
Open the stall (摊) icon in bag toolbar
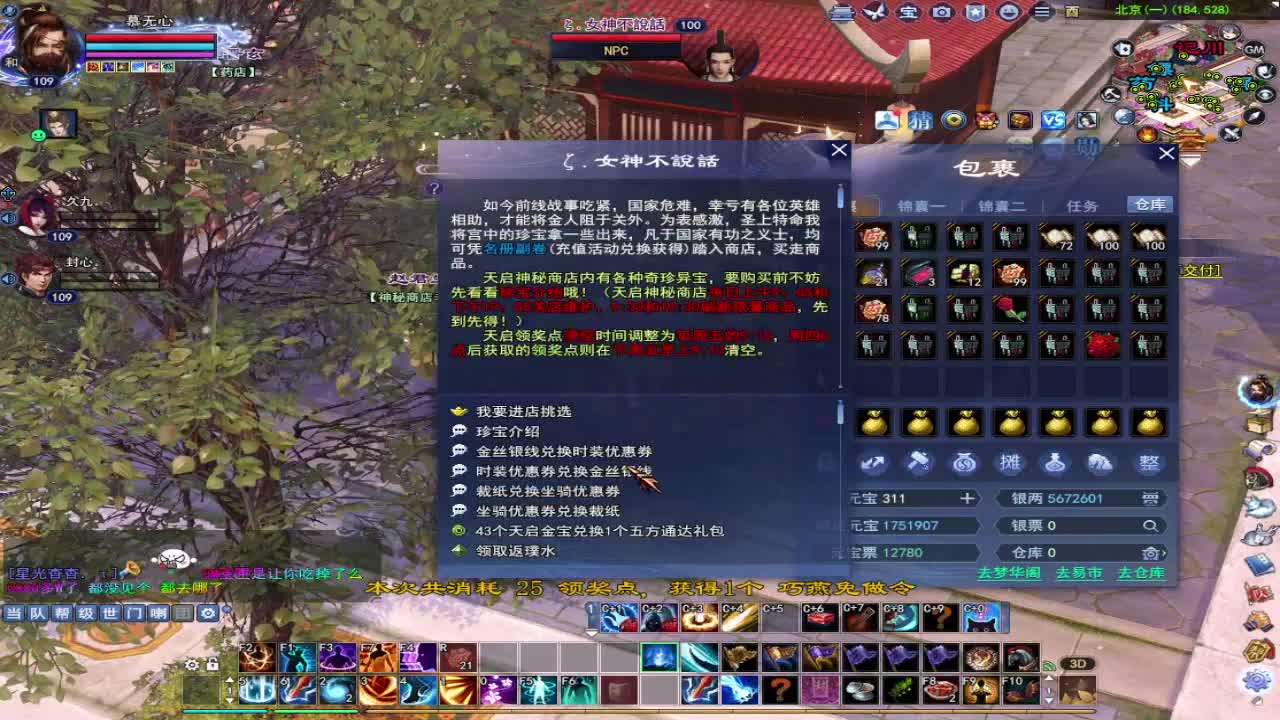pyautogui.click(x=1009, y=463)
